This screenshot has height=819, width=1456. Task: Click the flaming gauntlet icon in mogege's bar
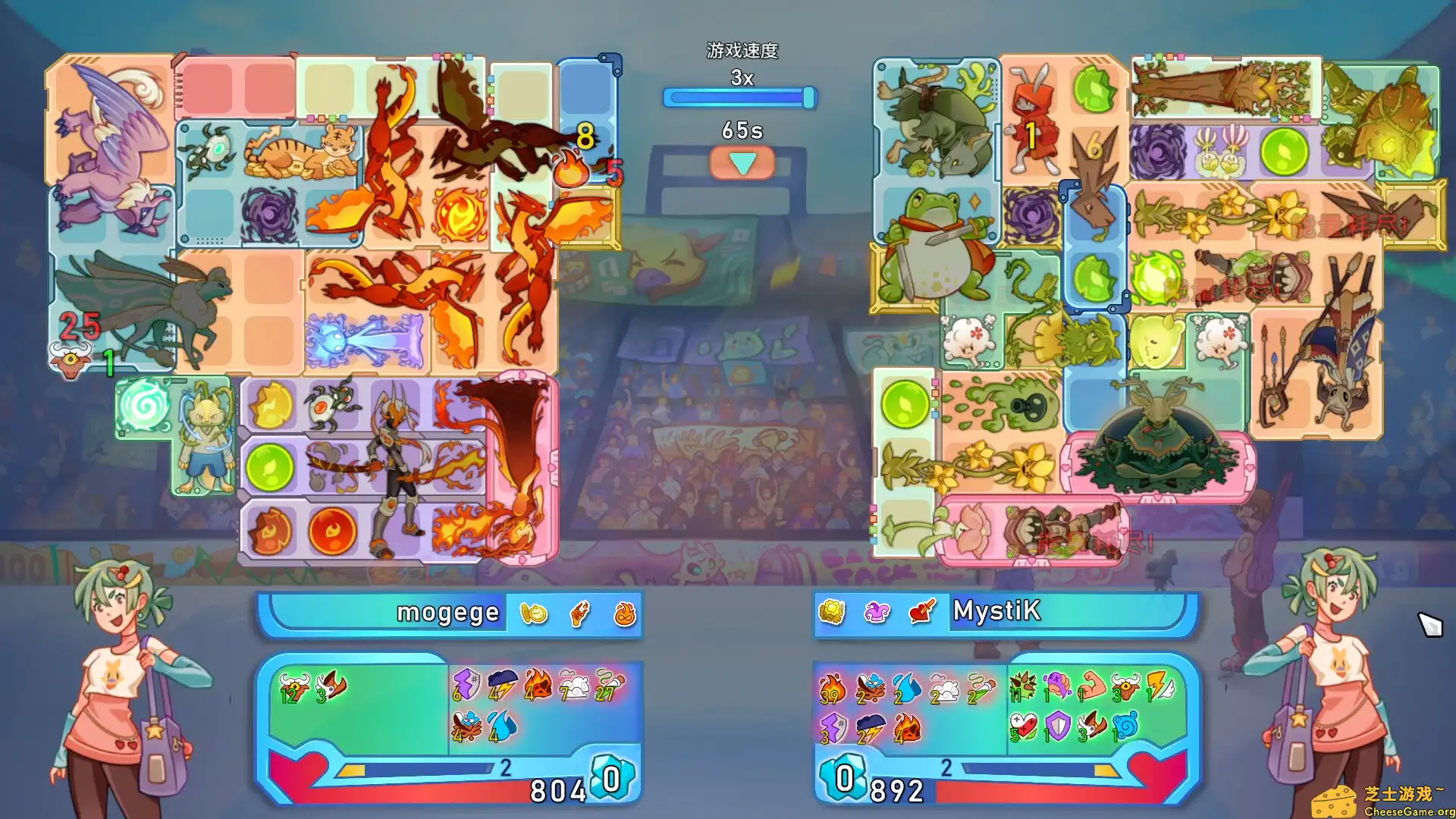(x=579, y=613)
